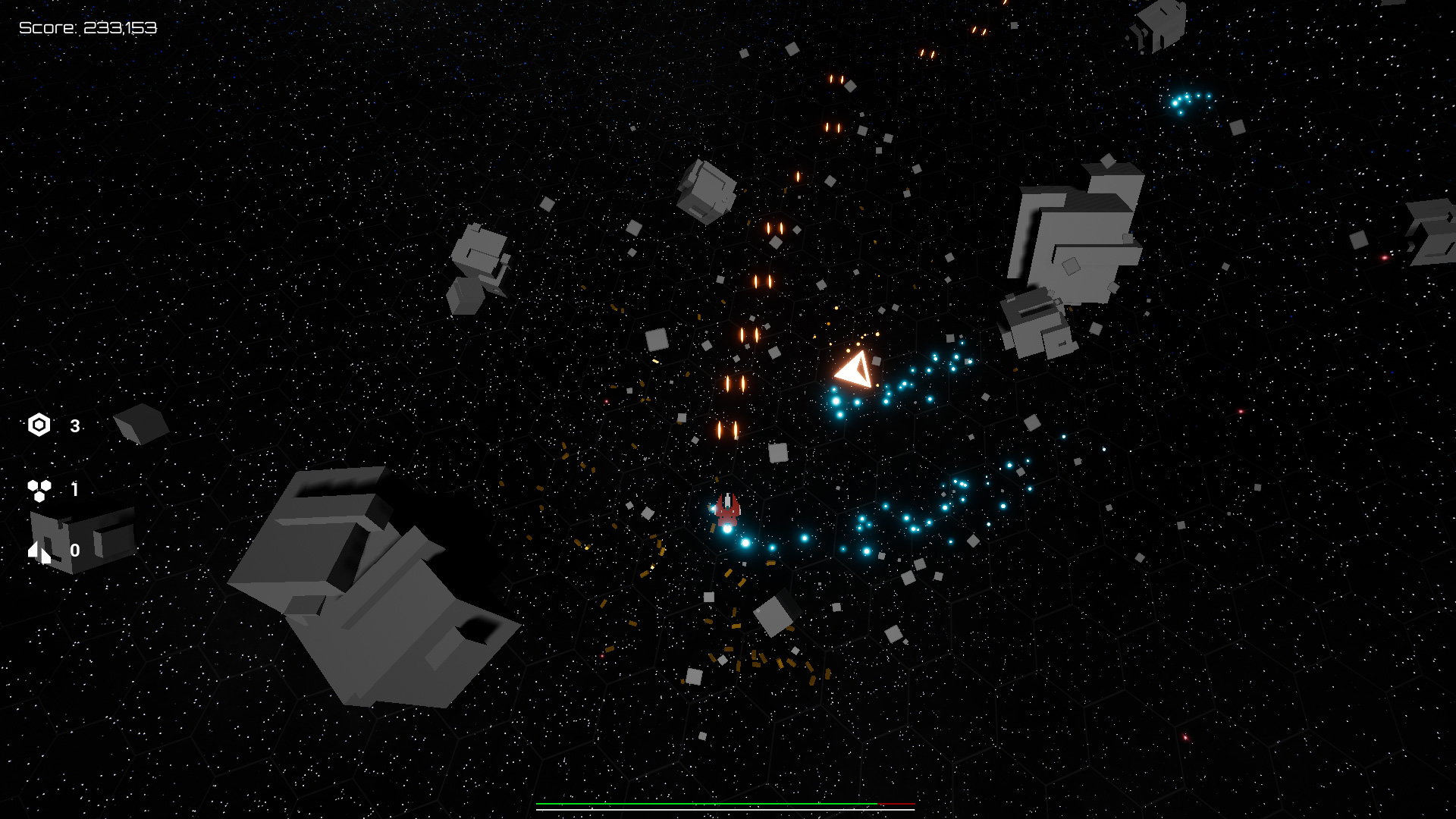Toggle the counter showing 1 cluster
1456x819 pixels.
pos(74,489)
